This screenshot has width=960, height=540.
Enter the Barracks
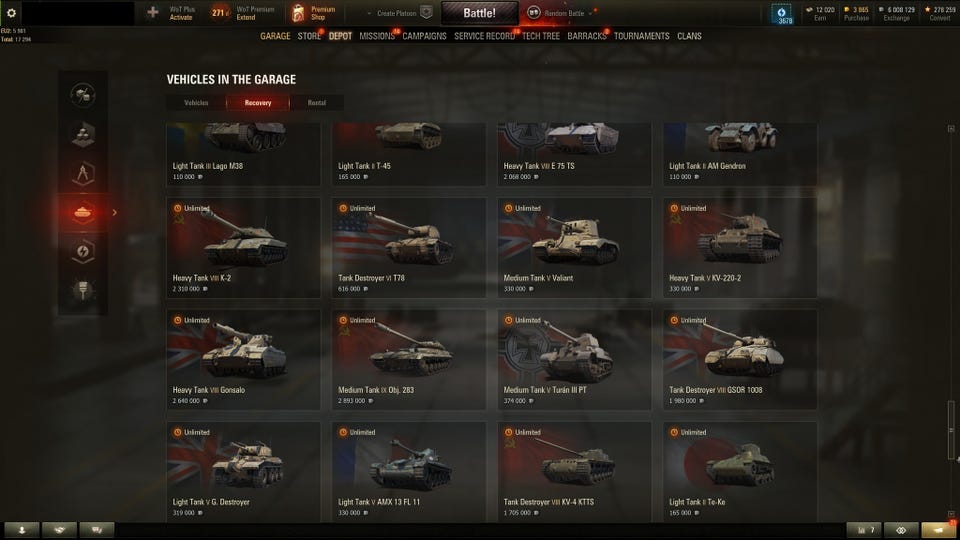(x=587, y=36)
